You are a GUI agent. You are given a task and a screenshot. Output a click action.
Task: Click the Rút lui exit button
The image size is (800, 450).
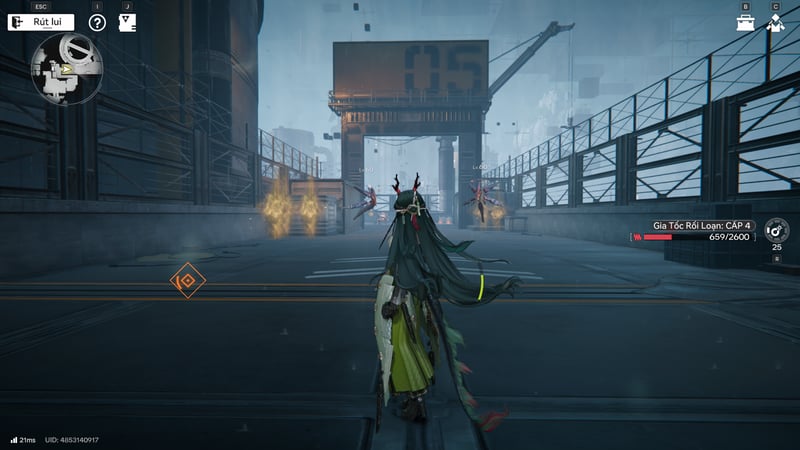pos(41,22)
